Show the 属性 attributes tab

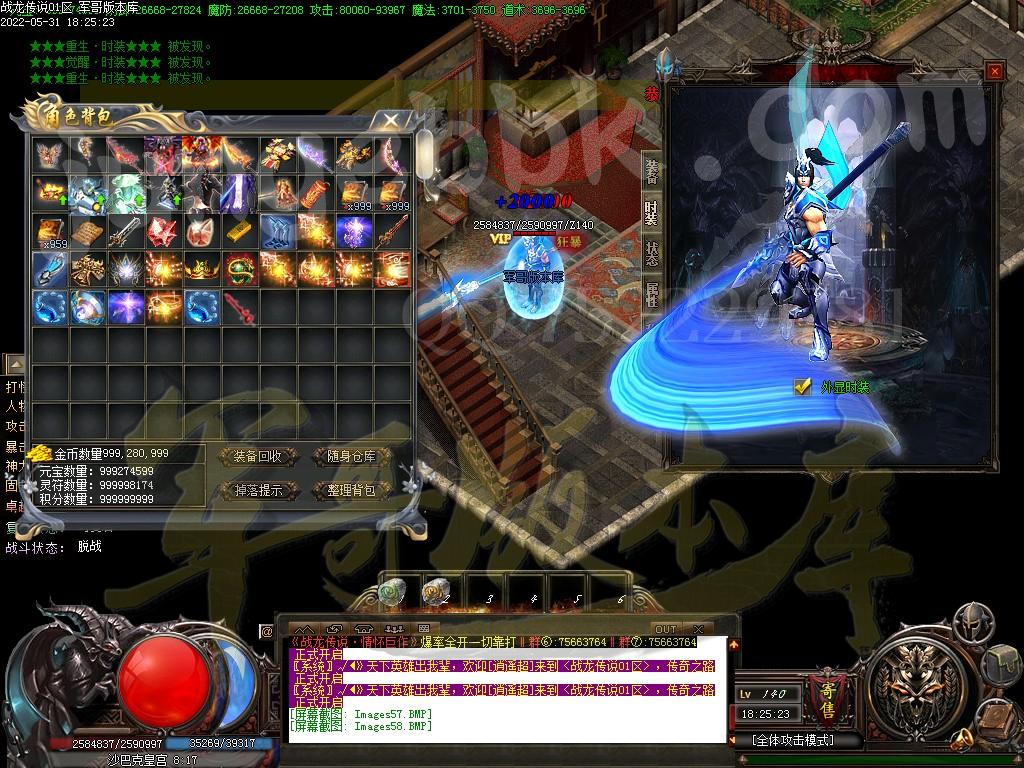click(652, 294)
